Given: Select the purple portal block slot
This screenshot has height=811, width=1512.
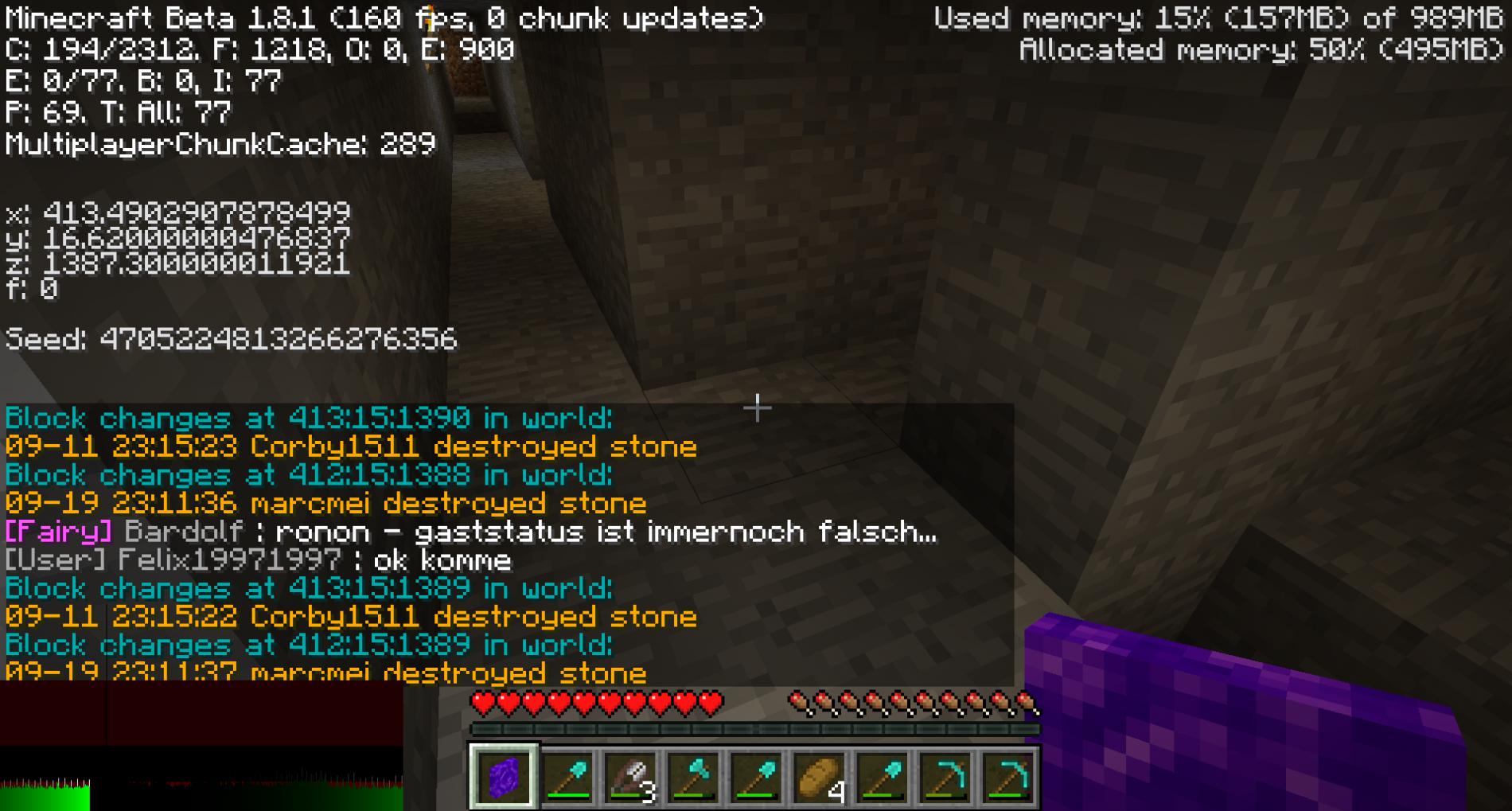Looking at the screenshot, I should [x=503, y=777].
